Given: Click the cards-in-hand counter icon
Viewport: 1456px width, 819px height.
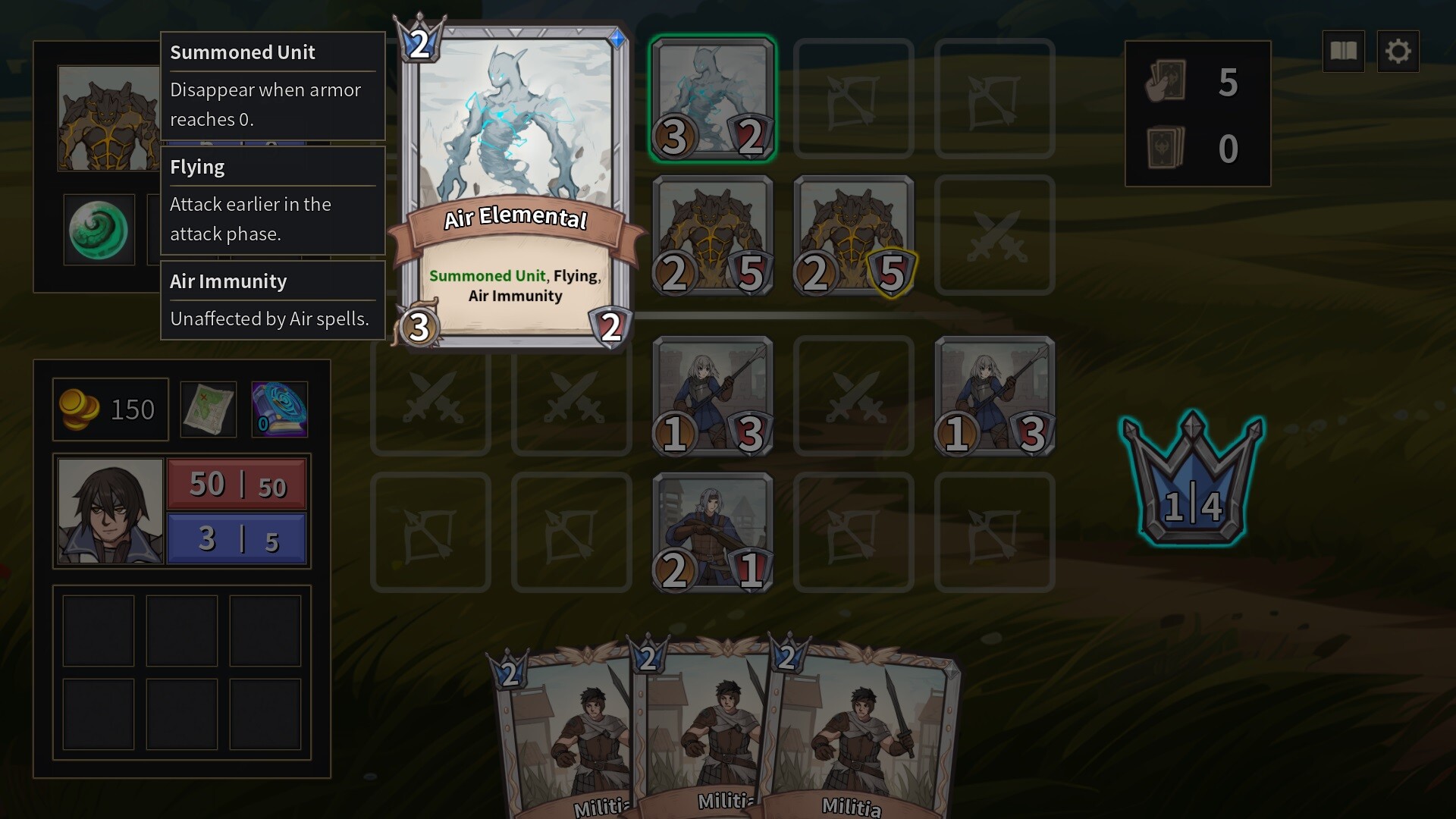Looking at the screenshot, I should (1166, 83).
